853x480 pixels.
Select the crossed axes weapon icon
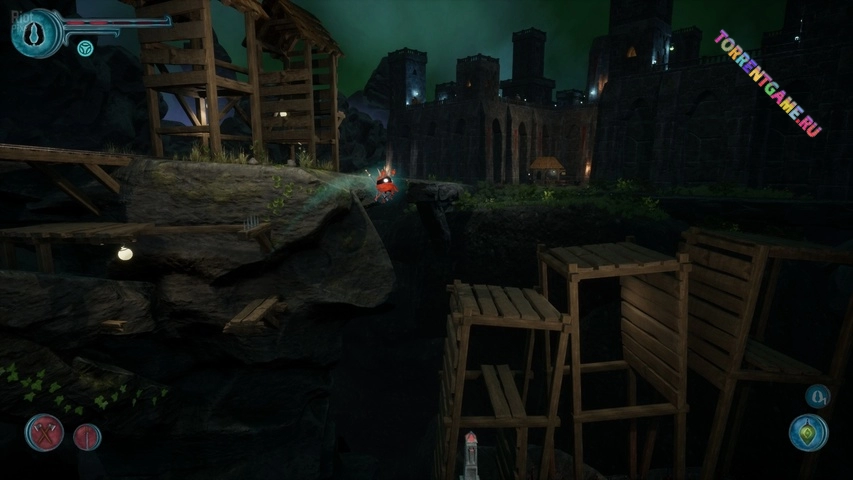coord(45,433)
